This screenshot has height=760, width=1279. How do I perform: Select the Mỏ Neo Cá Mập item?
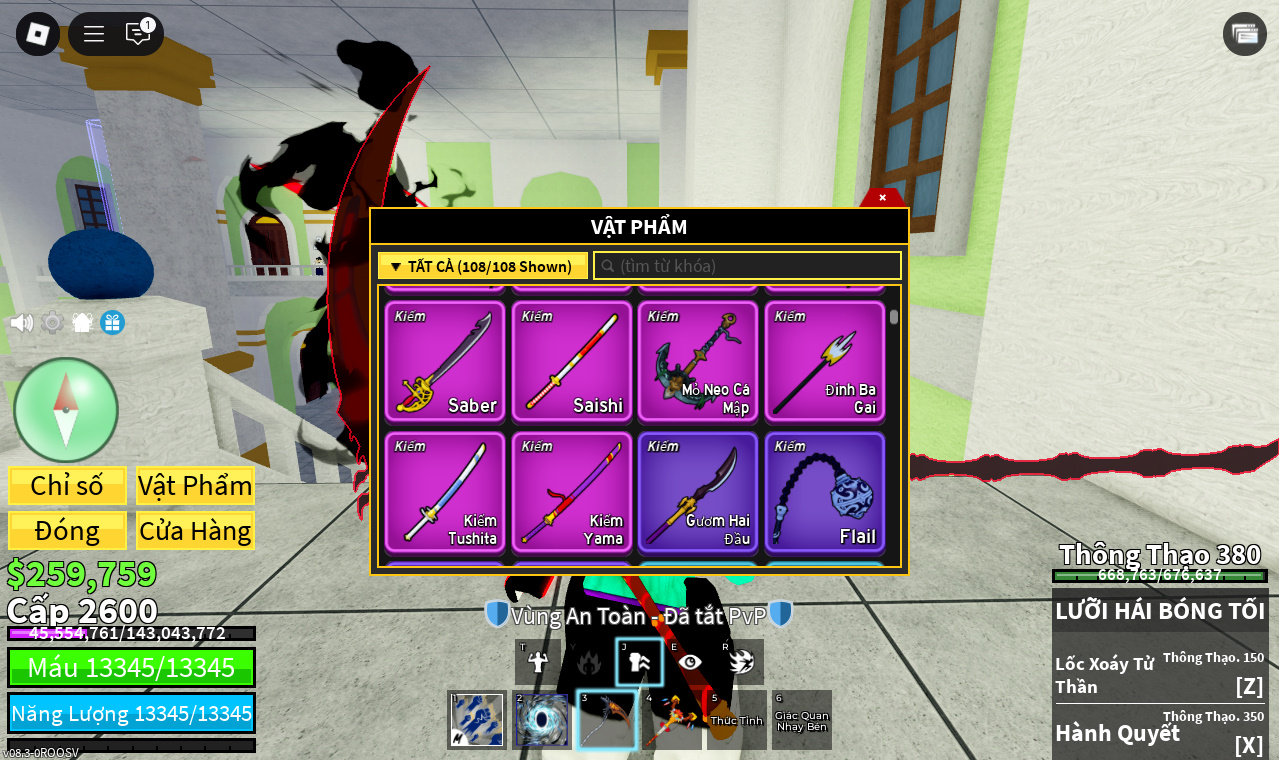(698, 361)
